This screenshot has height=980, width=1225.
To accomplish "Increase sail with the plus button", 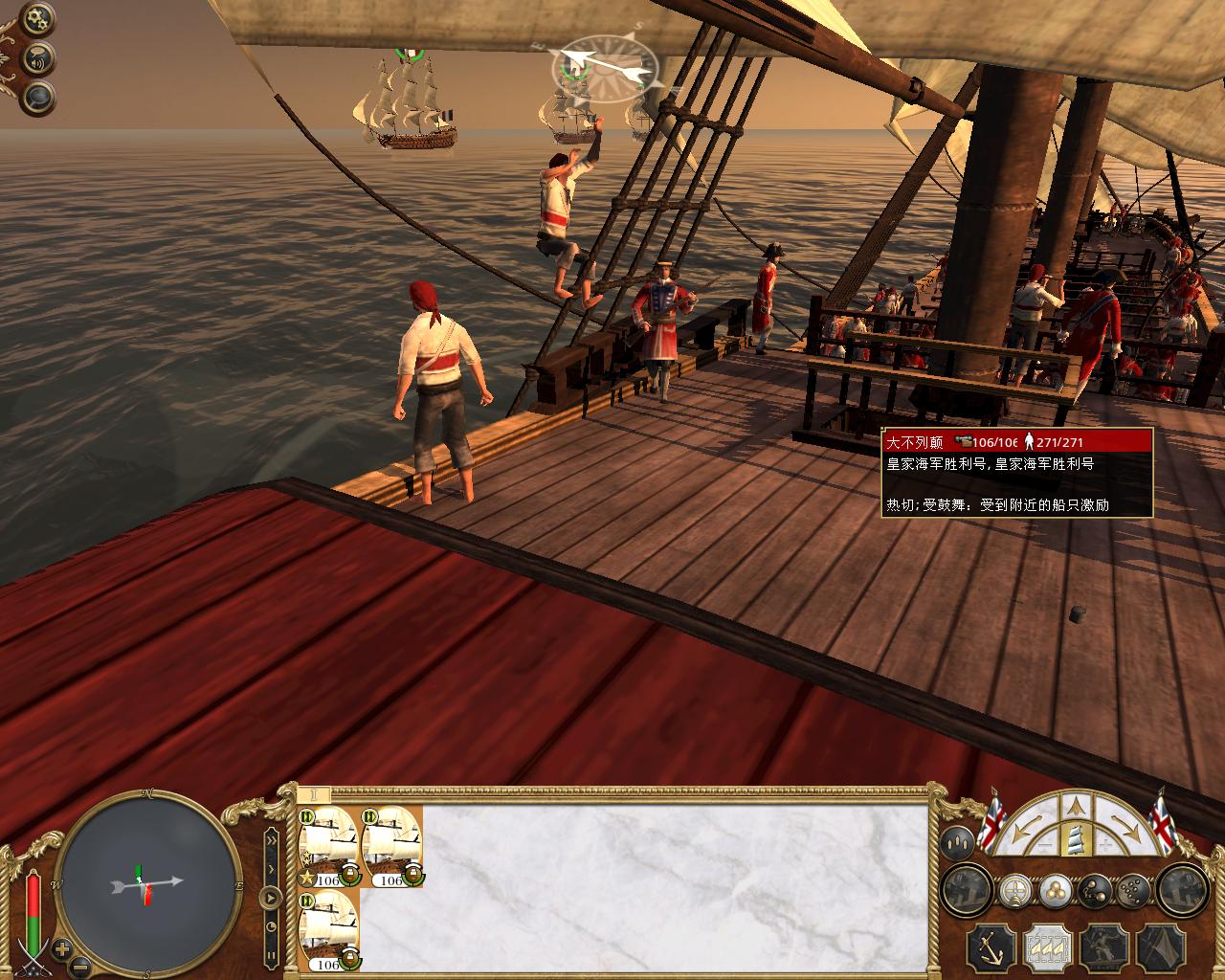I will (1106, 845).
